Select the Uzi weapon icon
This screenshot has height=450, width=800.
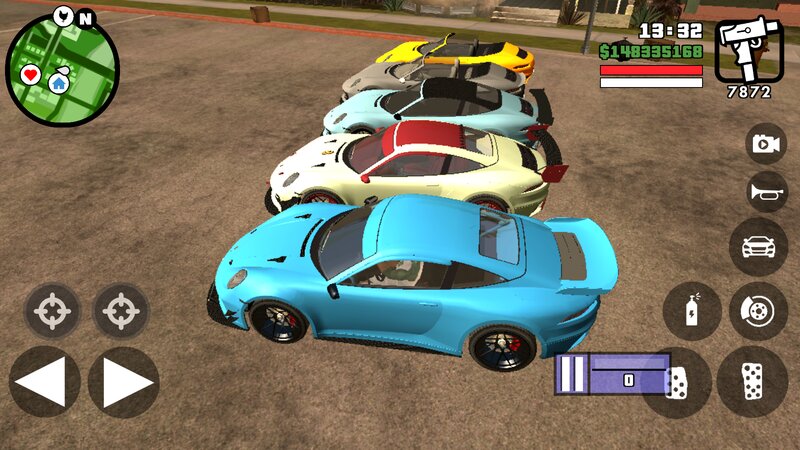coord(747,49)
